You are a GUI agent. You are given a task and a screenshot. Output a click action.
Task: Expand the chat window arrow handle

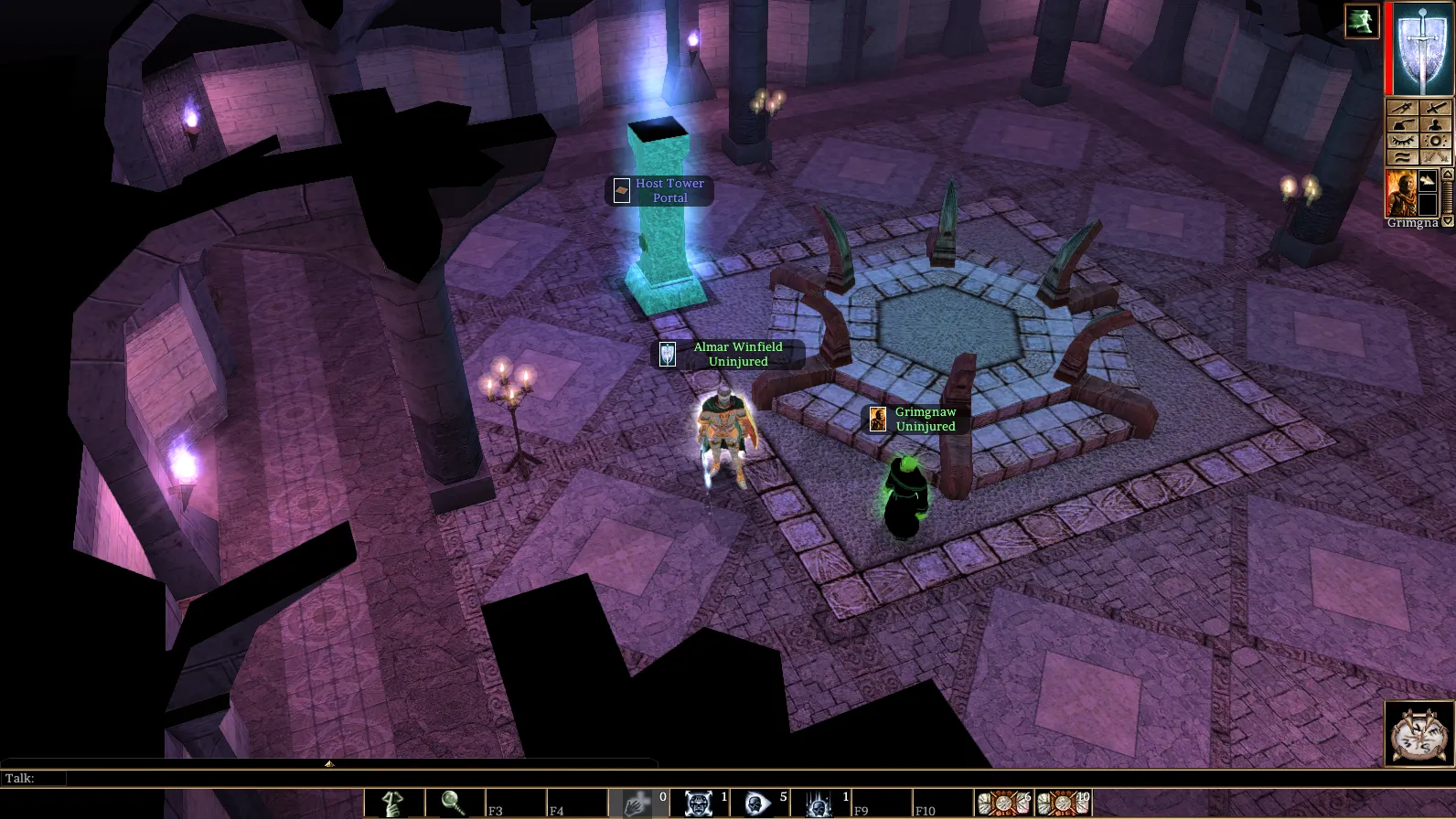tap(328, 763)
